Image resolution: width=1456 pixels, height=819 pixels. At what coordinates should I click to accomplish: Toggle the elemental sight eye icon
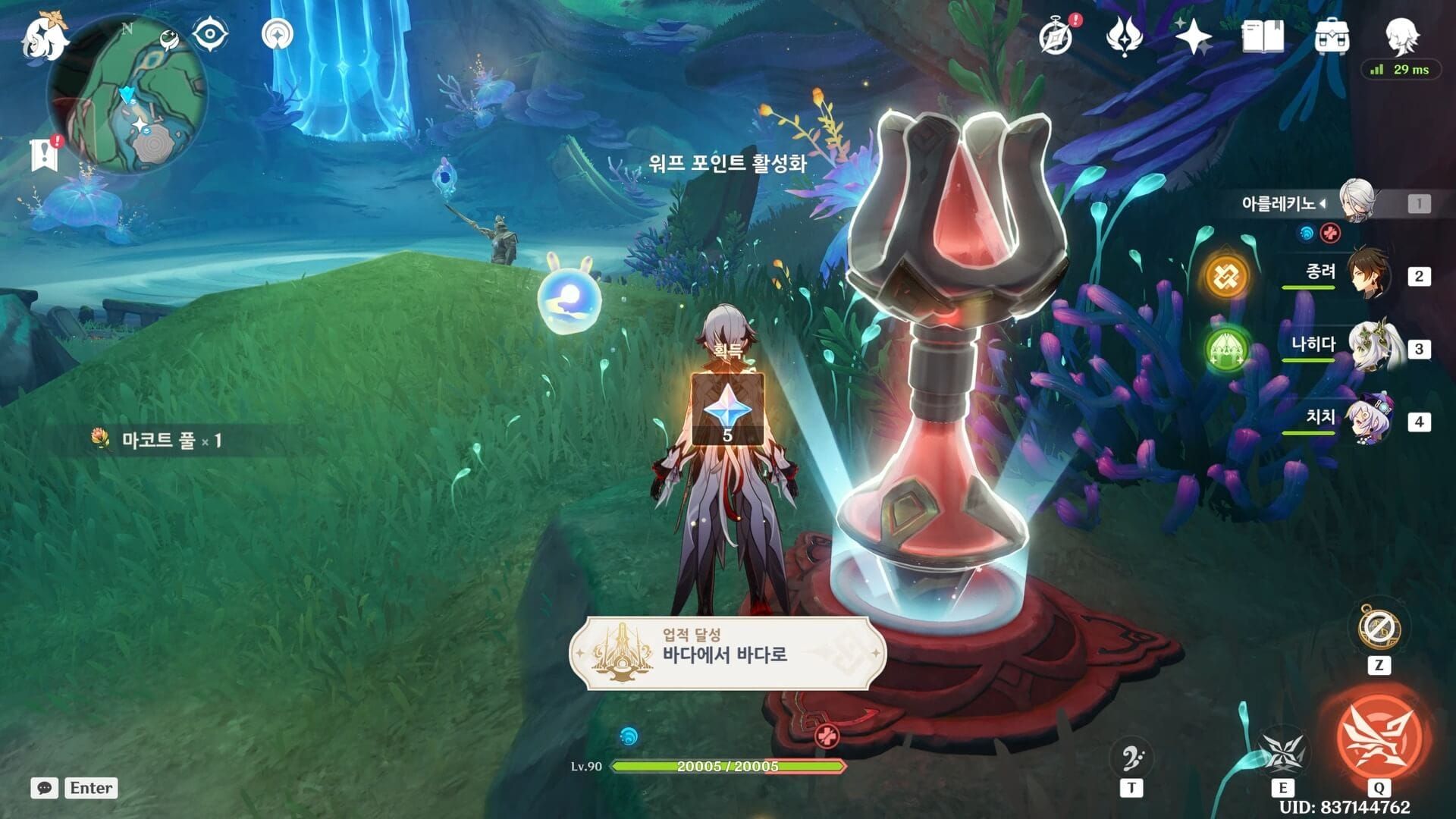[209, 35]
